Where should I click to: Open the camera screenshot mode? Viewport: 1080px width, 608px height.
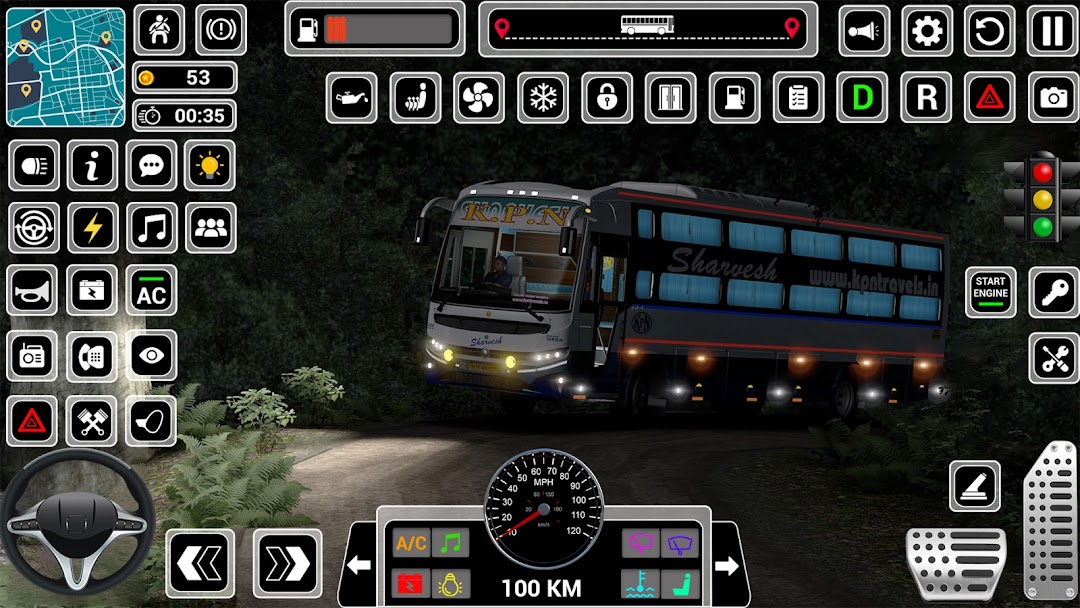(1052, 98)
